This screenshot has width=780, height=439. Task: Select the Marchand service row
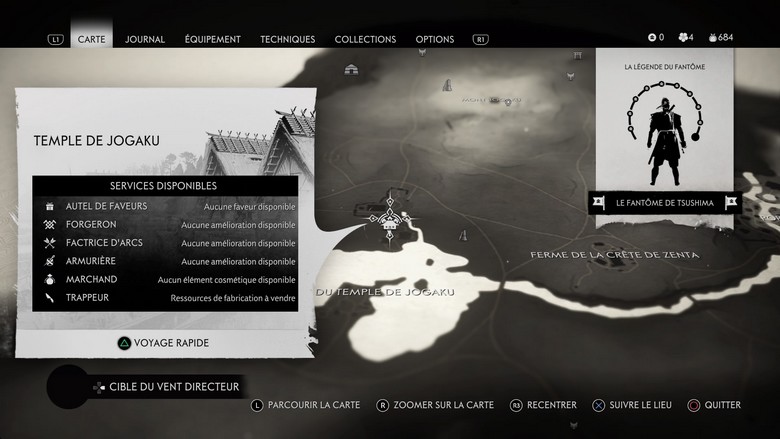[x=166, y=279]
